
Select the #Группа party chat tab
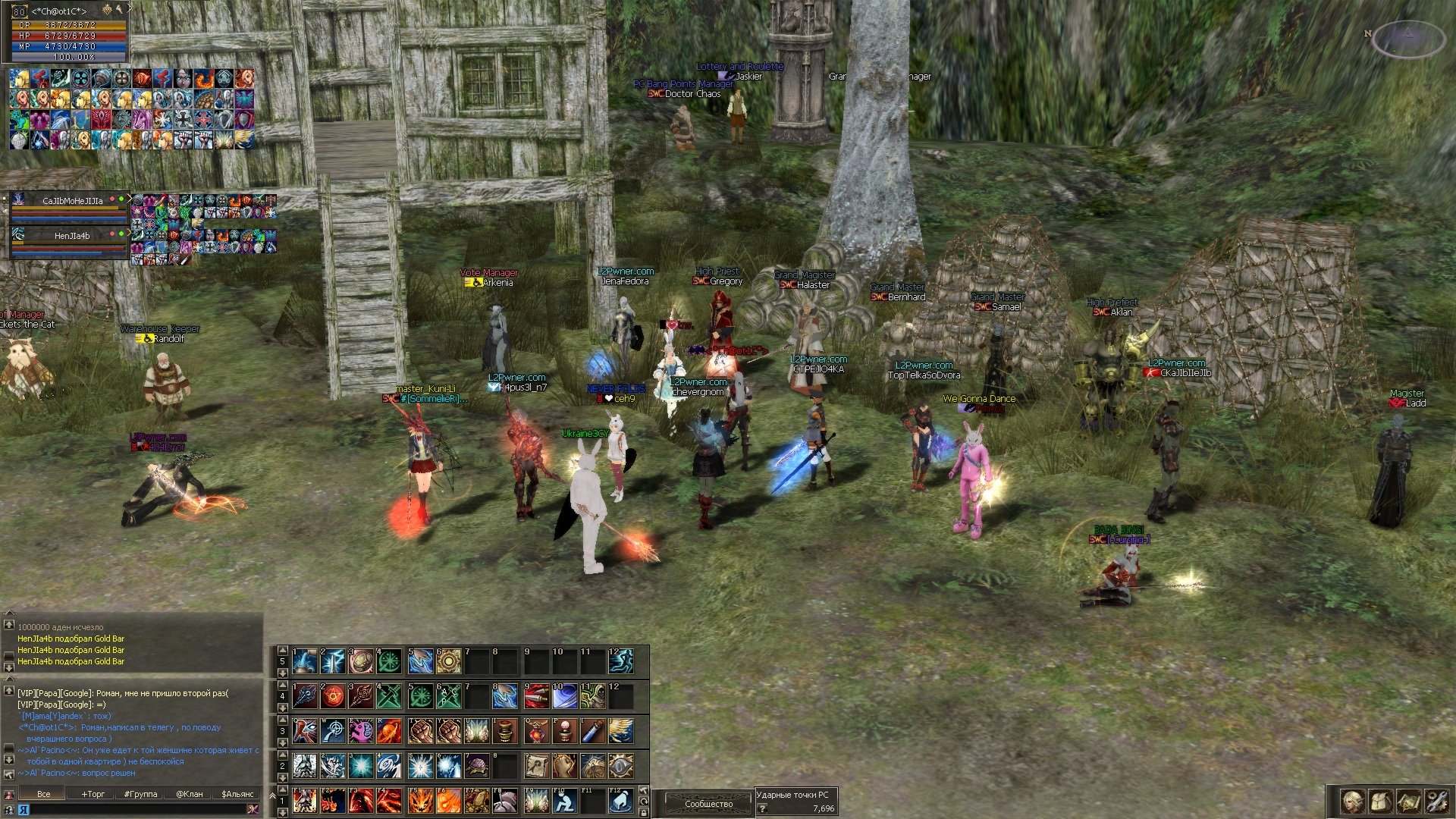(x=140, y=794)
